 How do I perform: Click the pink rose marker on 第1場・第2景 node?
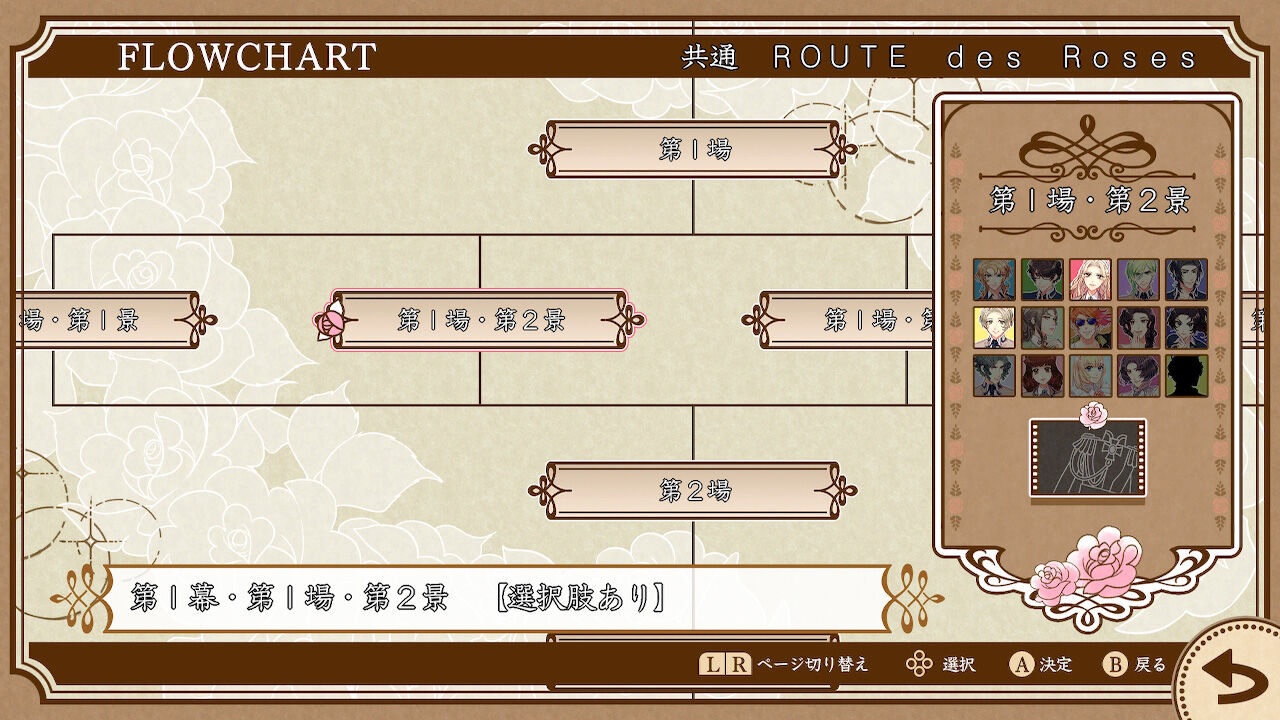pos(330,320)
